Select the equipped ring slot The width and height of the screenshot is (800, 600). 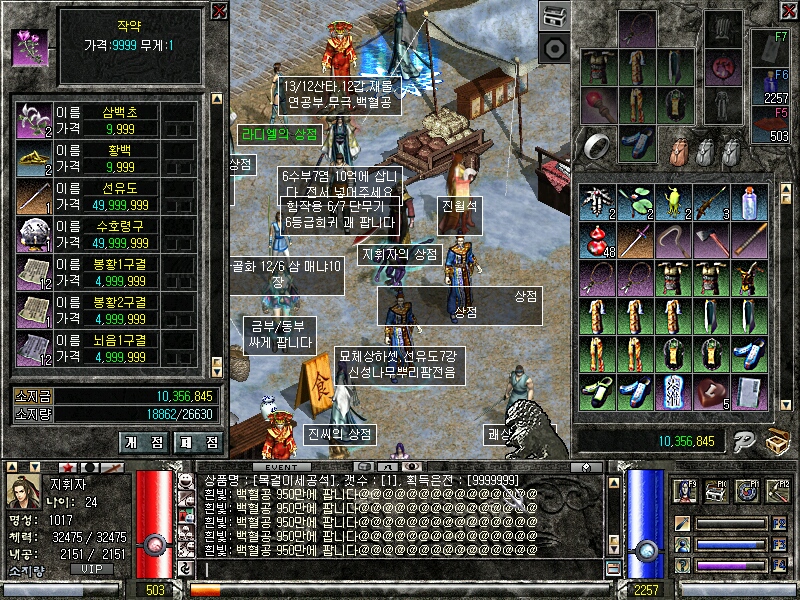point(599,146)
